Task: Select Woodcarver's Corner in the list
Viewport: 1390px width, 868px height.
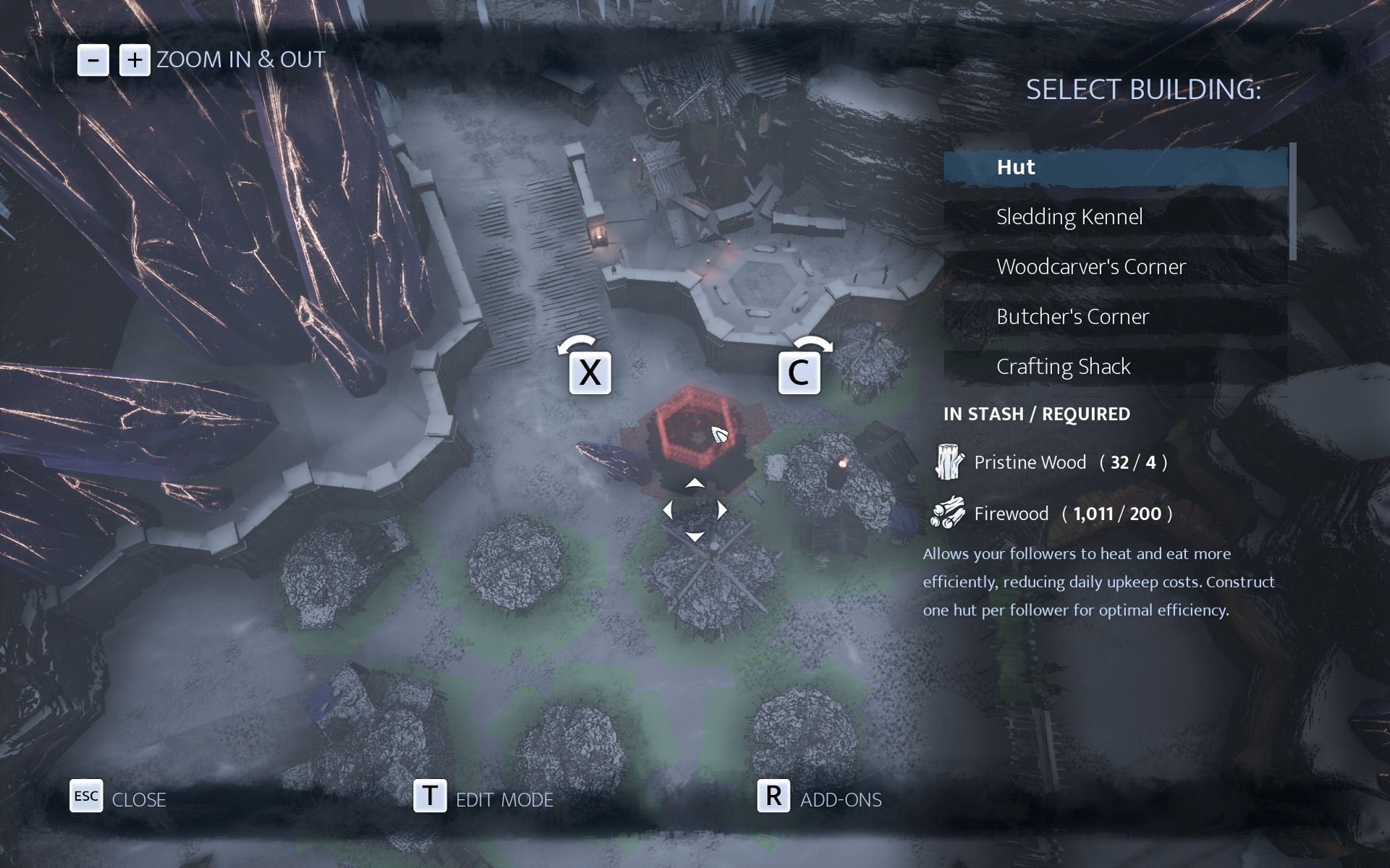Action: point(1114,267)
